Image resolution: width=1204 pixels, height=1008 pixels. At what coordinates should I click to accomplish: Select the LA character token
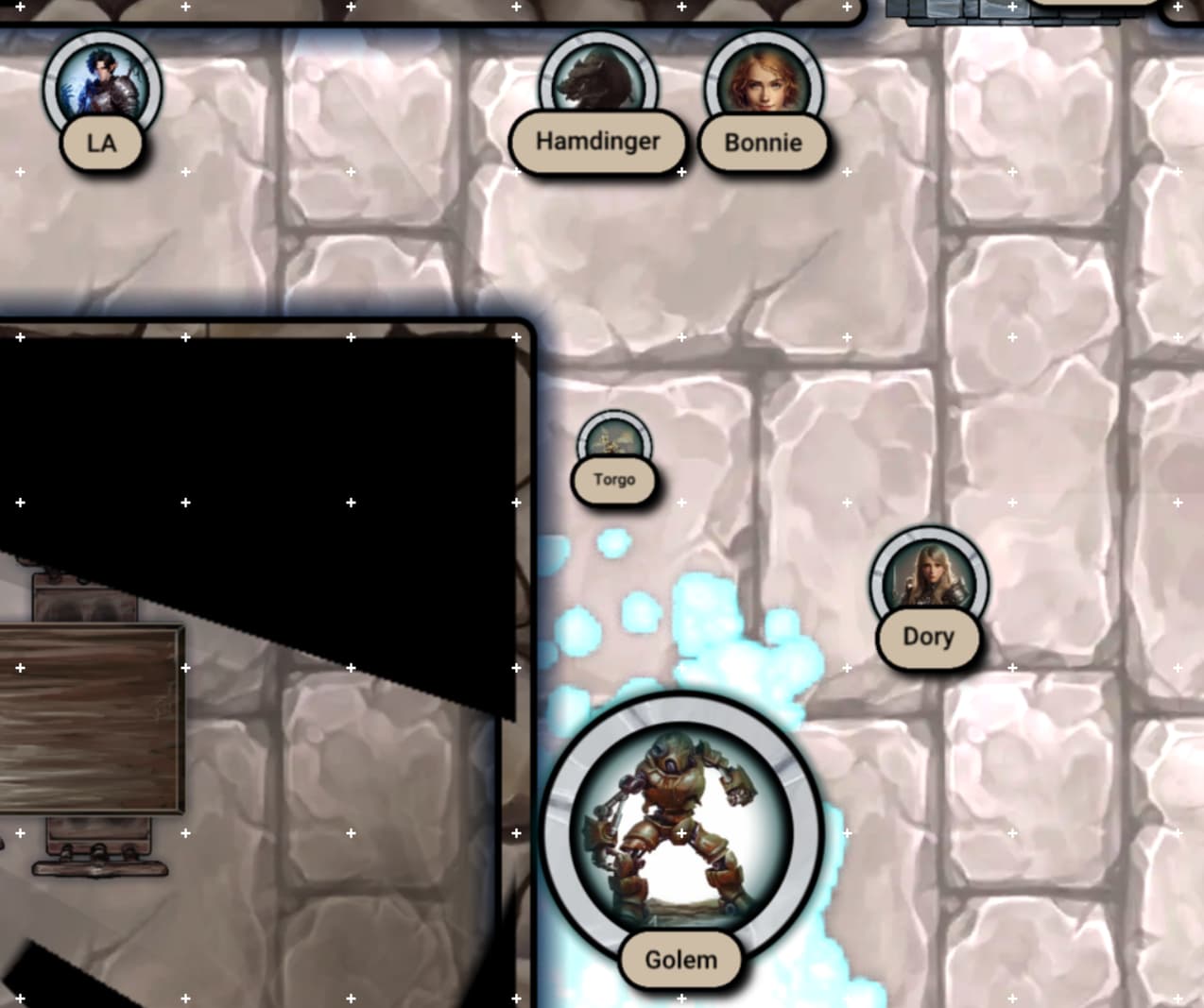point(102,89)
